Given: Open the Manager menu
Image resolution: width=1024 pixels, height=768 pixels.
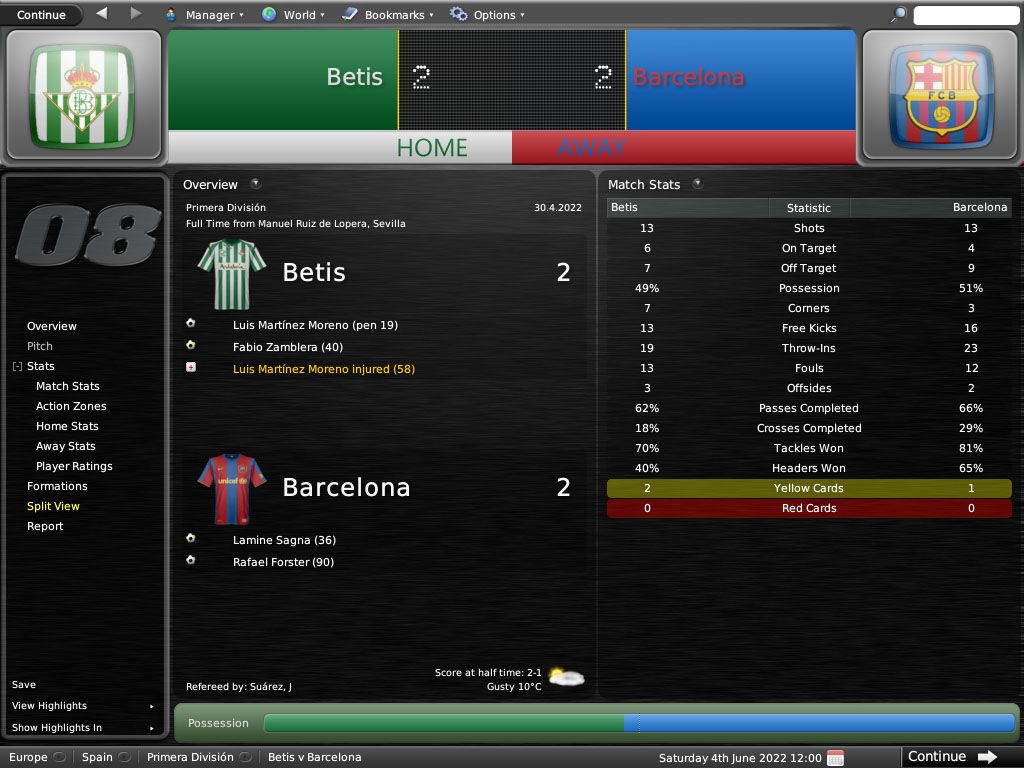Looking at the screenshot, I should tap(205, 15).
